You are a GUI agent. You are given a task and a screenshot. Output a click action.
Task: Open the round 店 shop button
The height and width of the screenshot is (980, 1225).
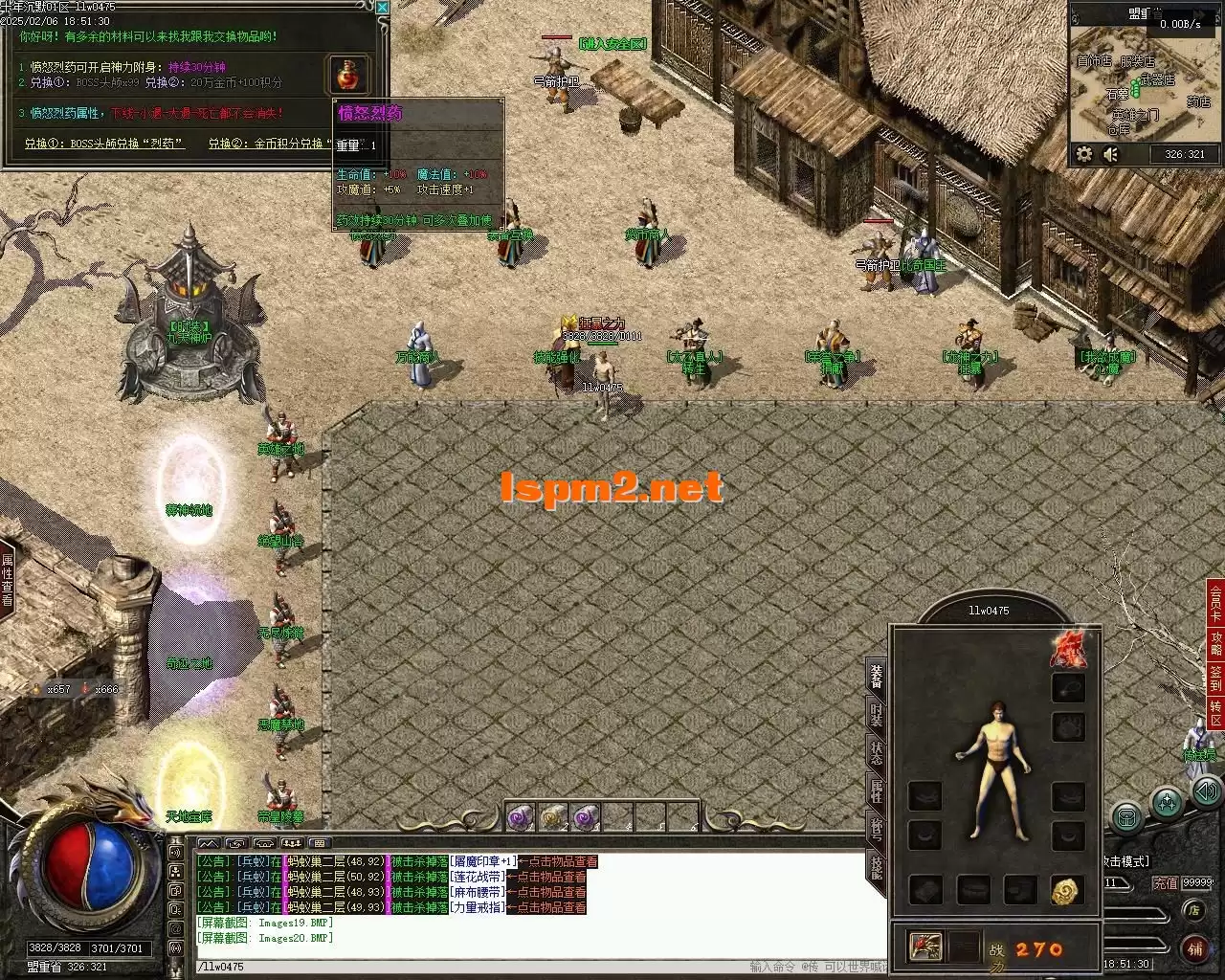1193,910
